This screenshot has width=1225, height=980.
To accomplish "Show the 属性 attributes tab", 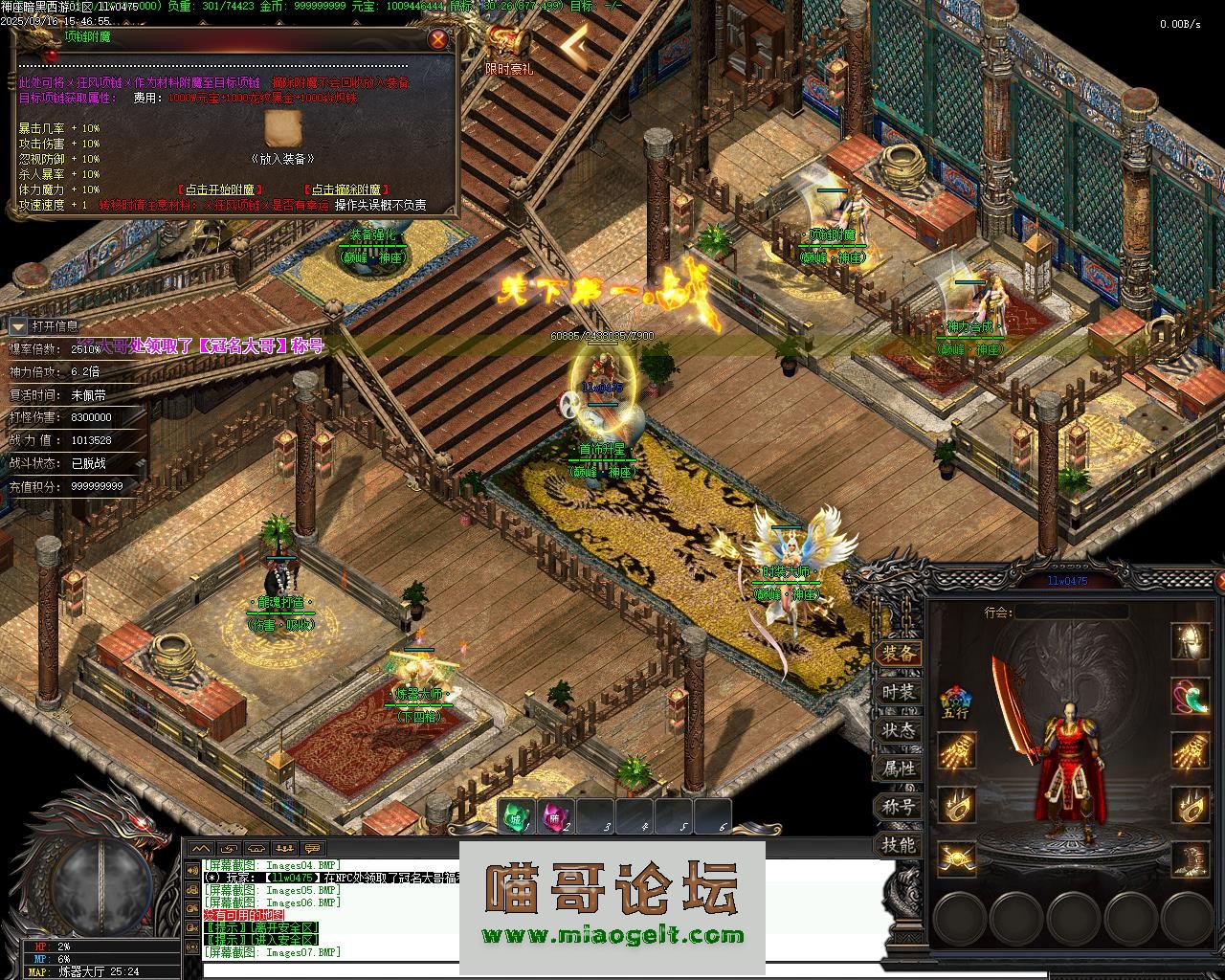I will [898, 768].
